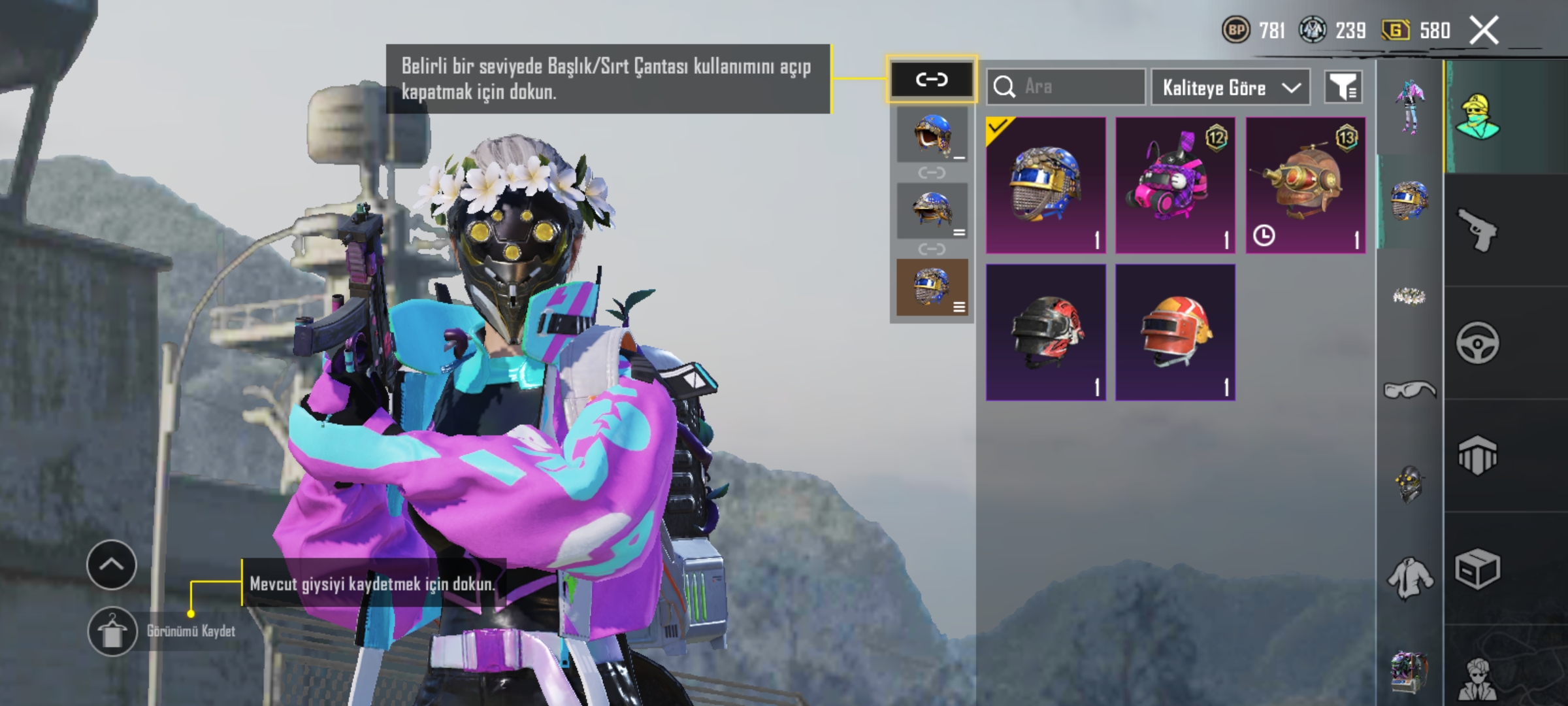Select the equipped blue chainmail helmet
This screenshot has height=706, width=1568.
tap(1045, 186)
